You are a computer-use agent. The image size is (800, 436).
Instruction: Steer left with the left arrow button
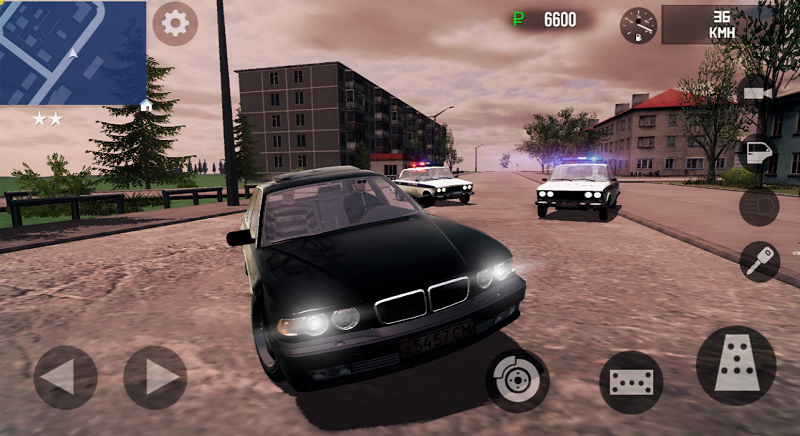click(x=65, y=377)
